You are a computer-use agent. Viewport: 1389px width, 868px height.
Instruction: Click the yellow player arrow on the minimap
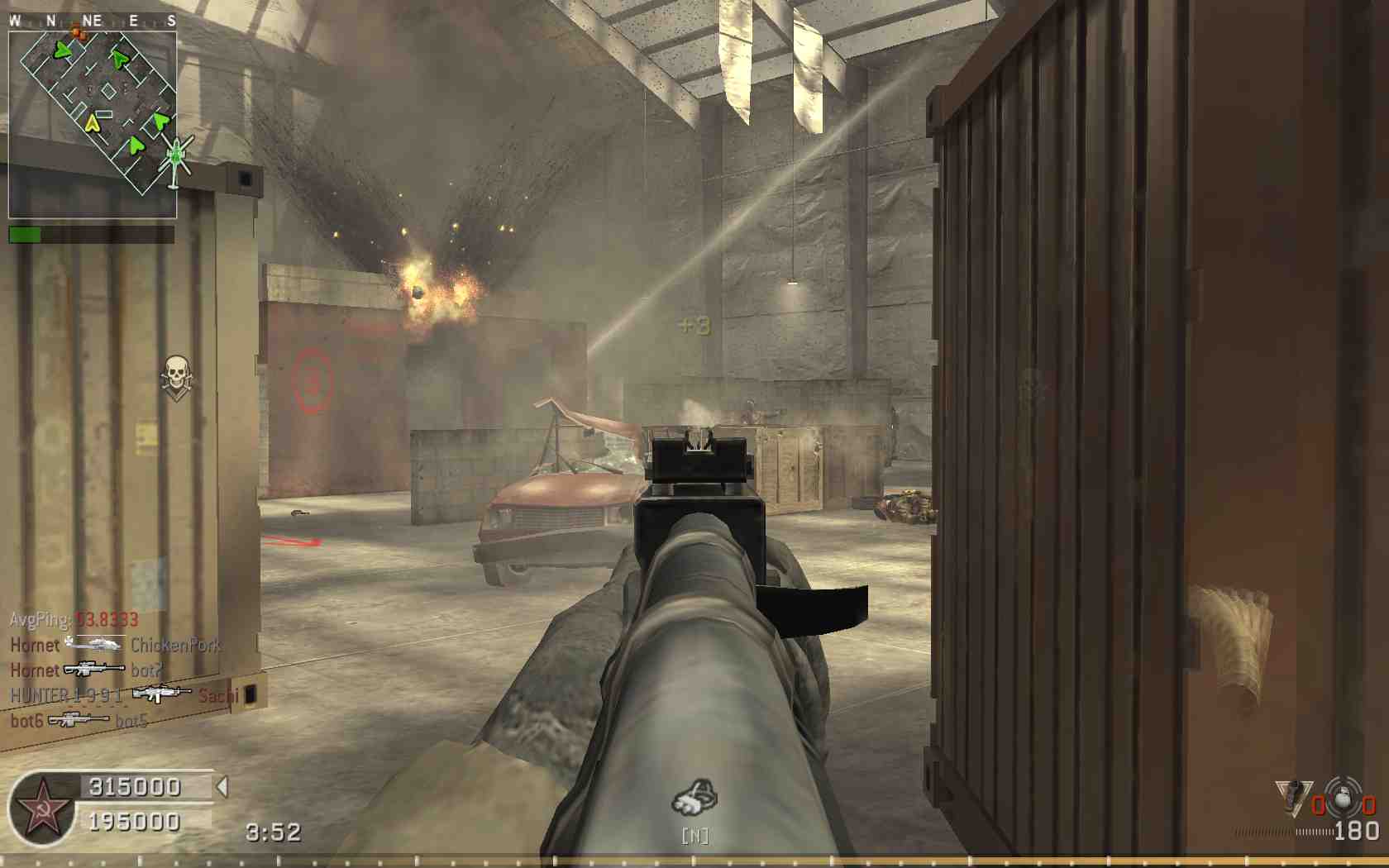(92, 124)
